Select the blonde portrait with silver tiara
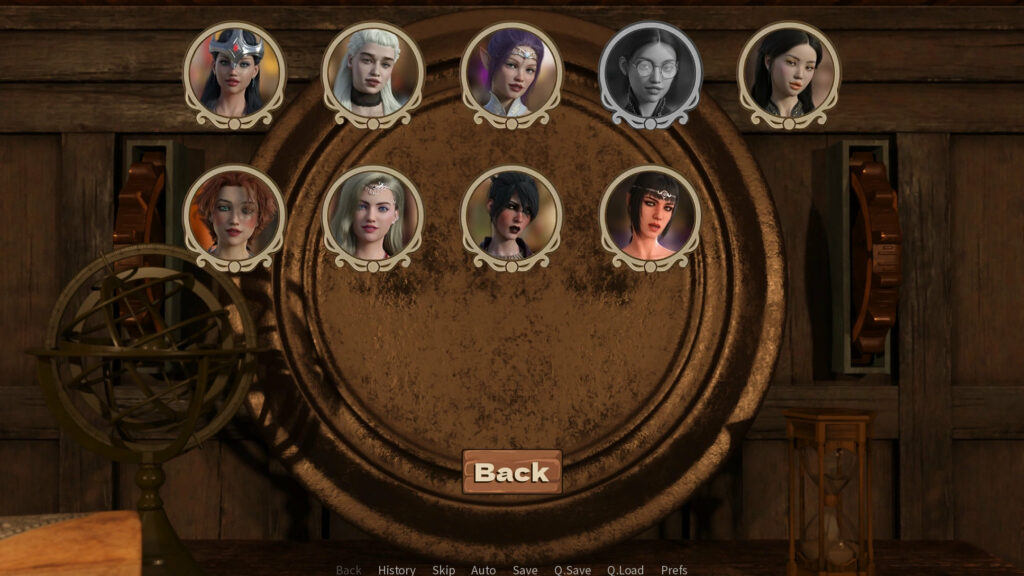 (x=373, y=216)
